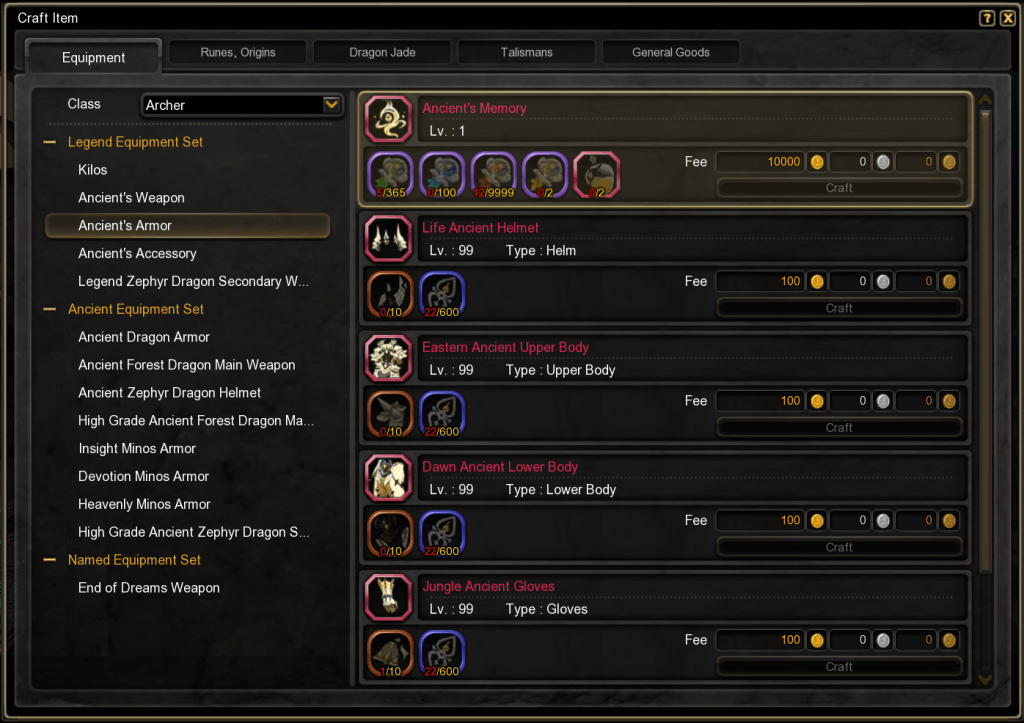Open the help button in title bar
The width and height of the screenshot is (1024, 723).
tap(987, 18)
